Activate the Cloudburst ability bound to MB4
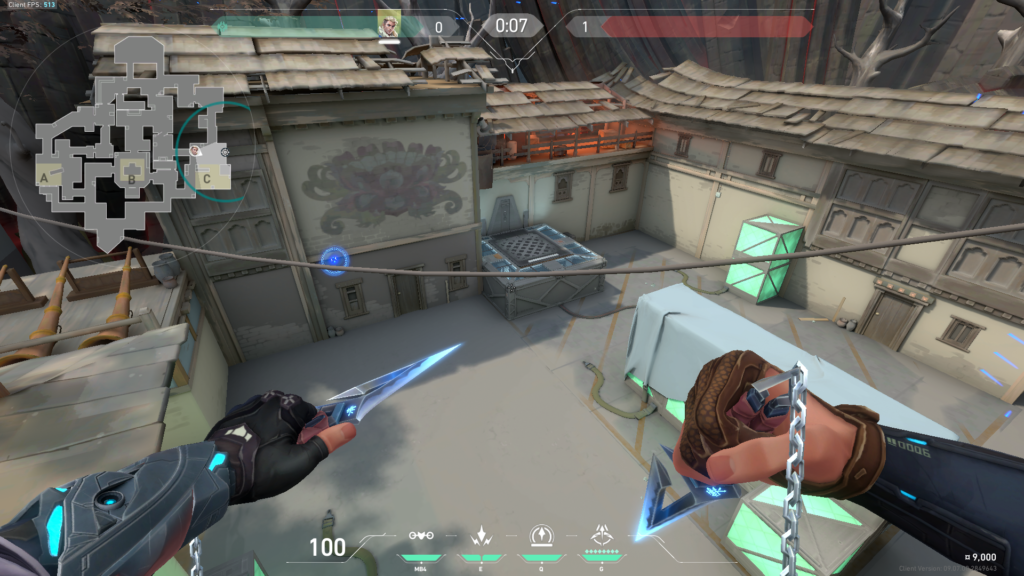This screenshot has height=576, width=1024. (421, 536)
